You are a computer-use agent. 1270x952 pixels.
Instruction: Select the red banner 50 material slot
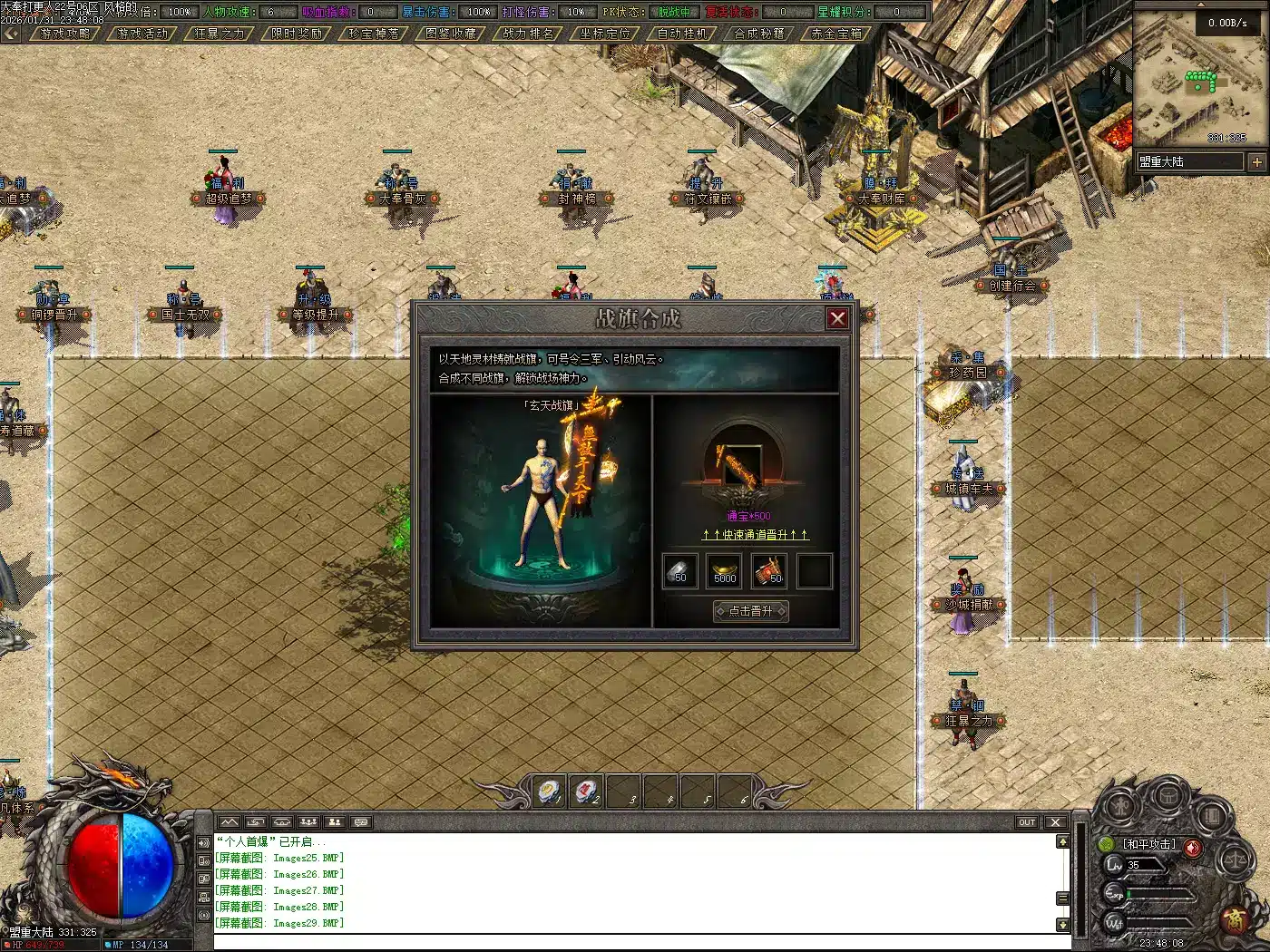click(769, 571)
